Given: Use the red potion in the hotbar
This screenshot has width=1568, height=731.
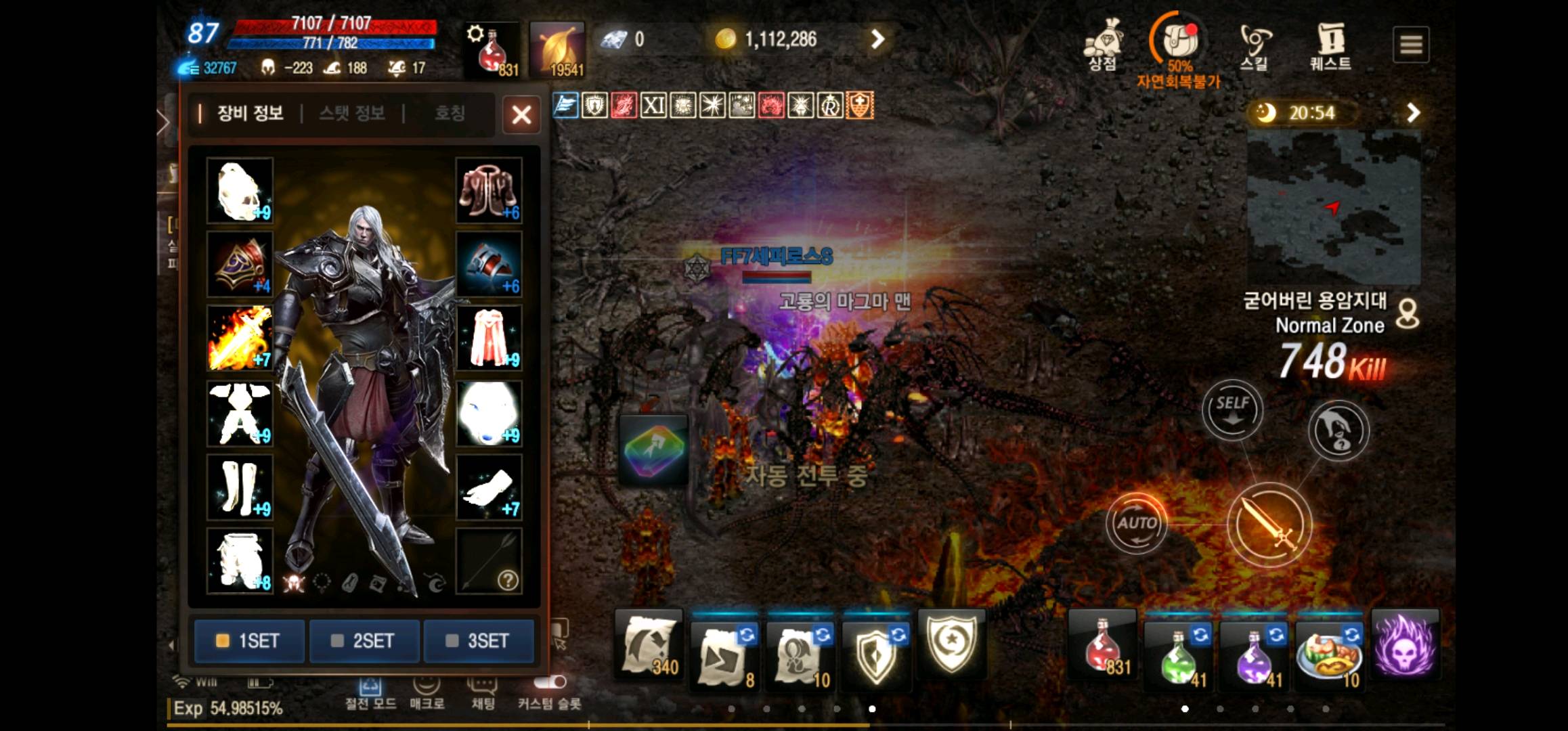Looking at the screenshot, I should (x=1103, y=647).
